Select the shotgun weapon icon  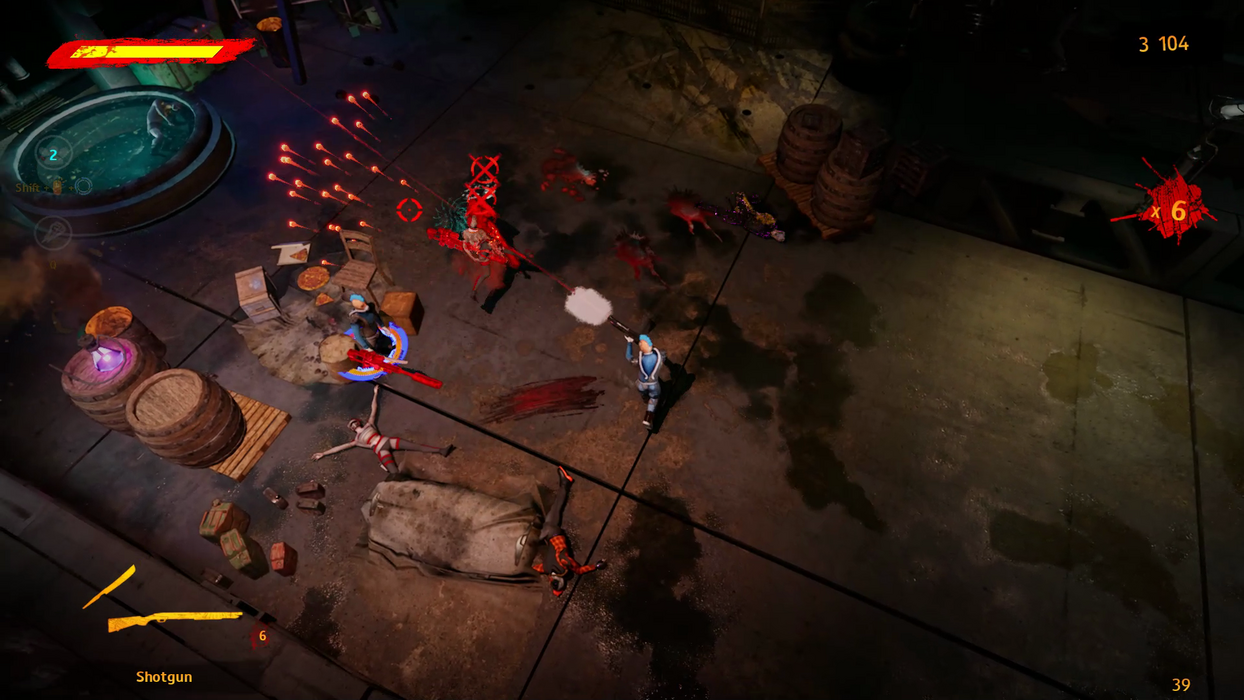pos(175,620)
